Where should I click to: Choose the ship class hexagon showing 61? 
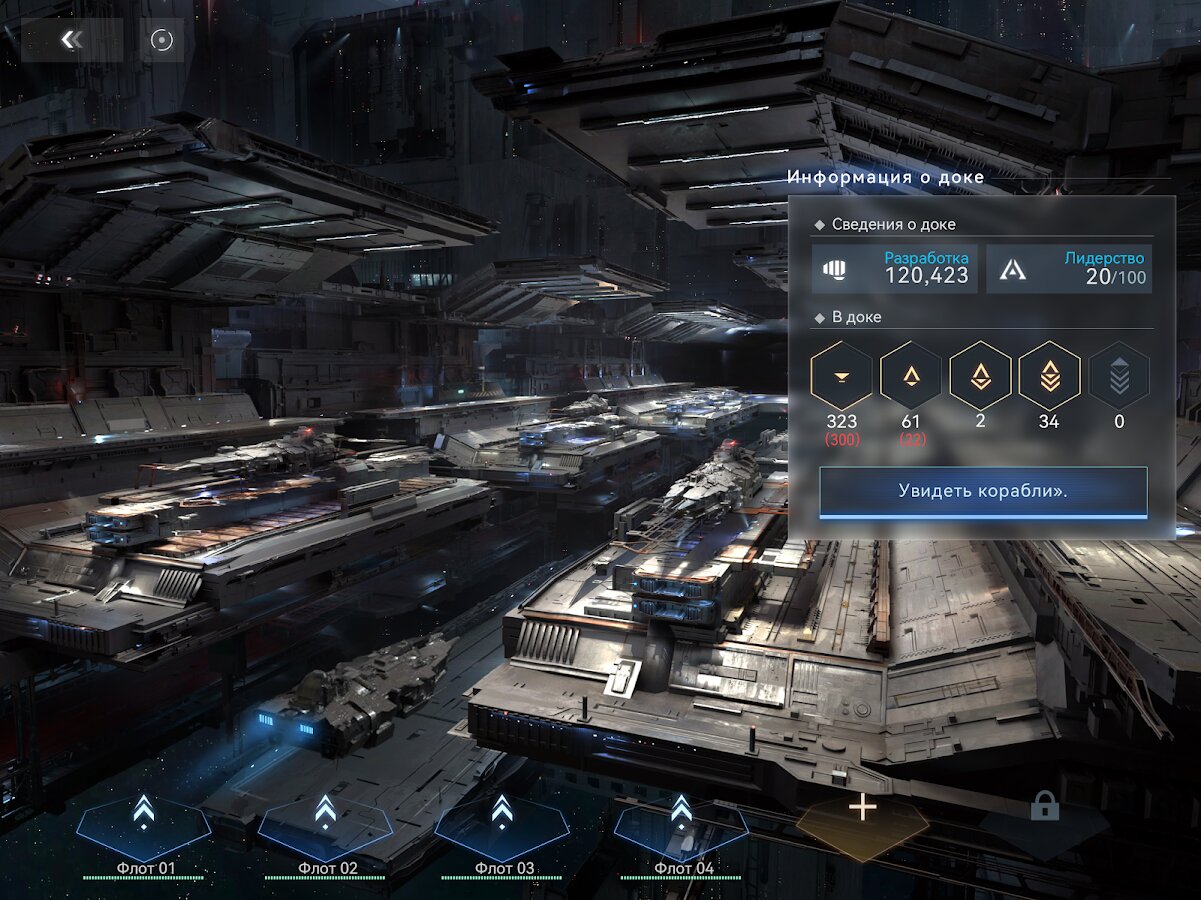(911, 376)
